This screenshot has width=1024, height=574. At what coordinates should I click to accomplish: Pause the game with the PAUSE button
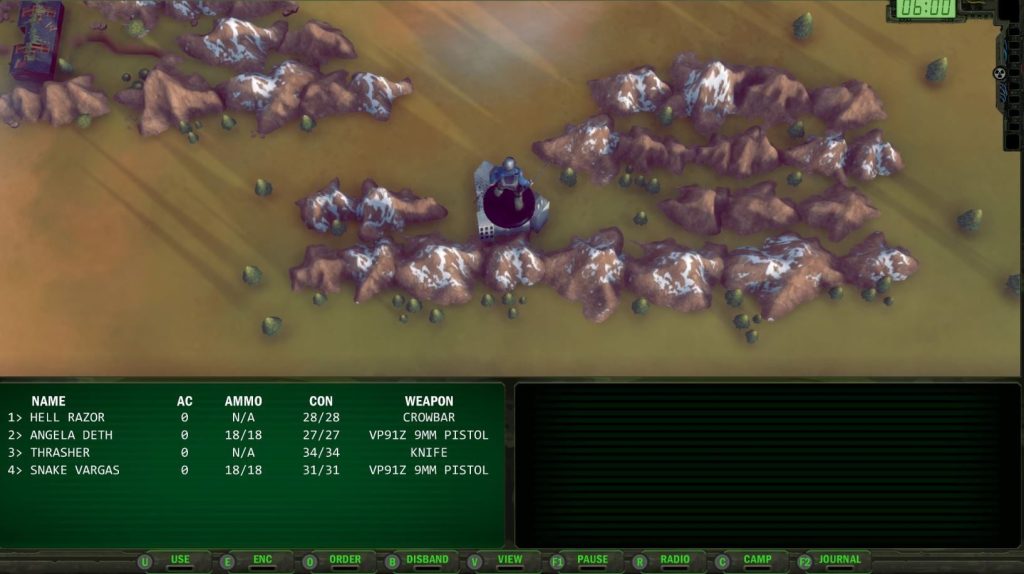pos(592,560)
